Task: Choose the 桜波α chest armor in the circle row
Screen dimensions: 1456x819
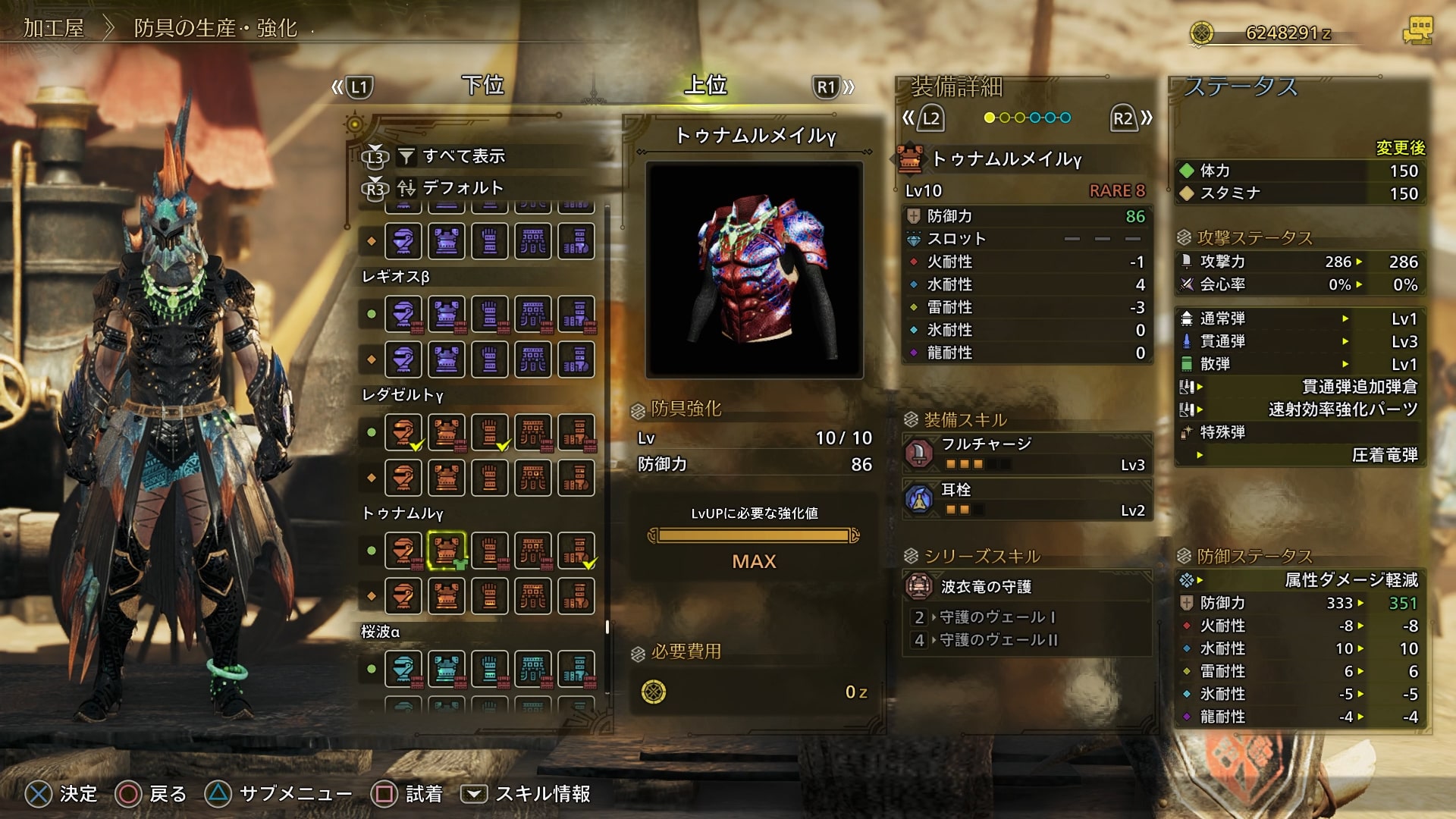Action: tap(447, 669)
